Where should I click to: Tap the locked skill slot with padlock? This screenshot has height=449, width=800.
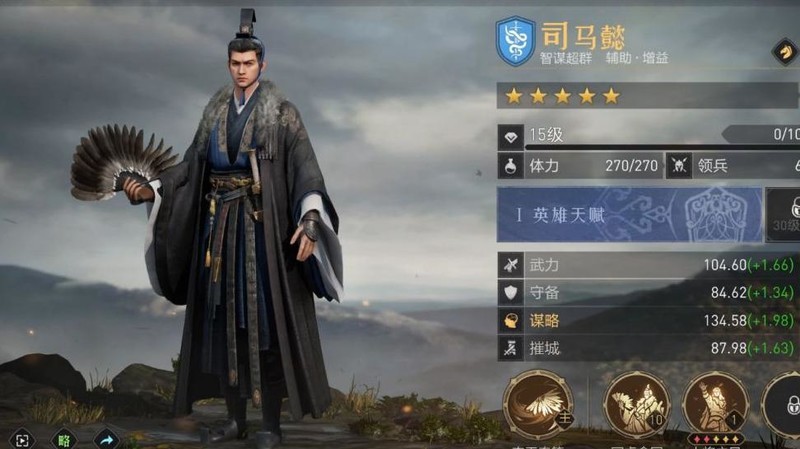[x=785, y=406]
